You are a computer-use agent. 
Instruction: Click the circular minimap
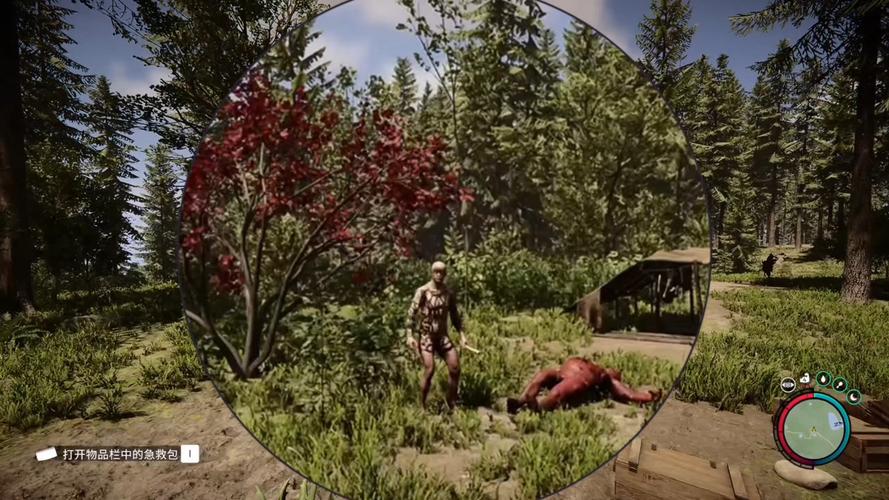click(x=813, y=428)
